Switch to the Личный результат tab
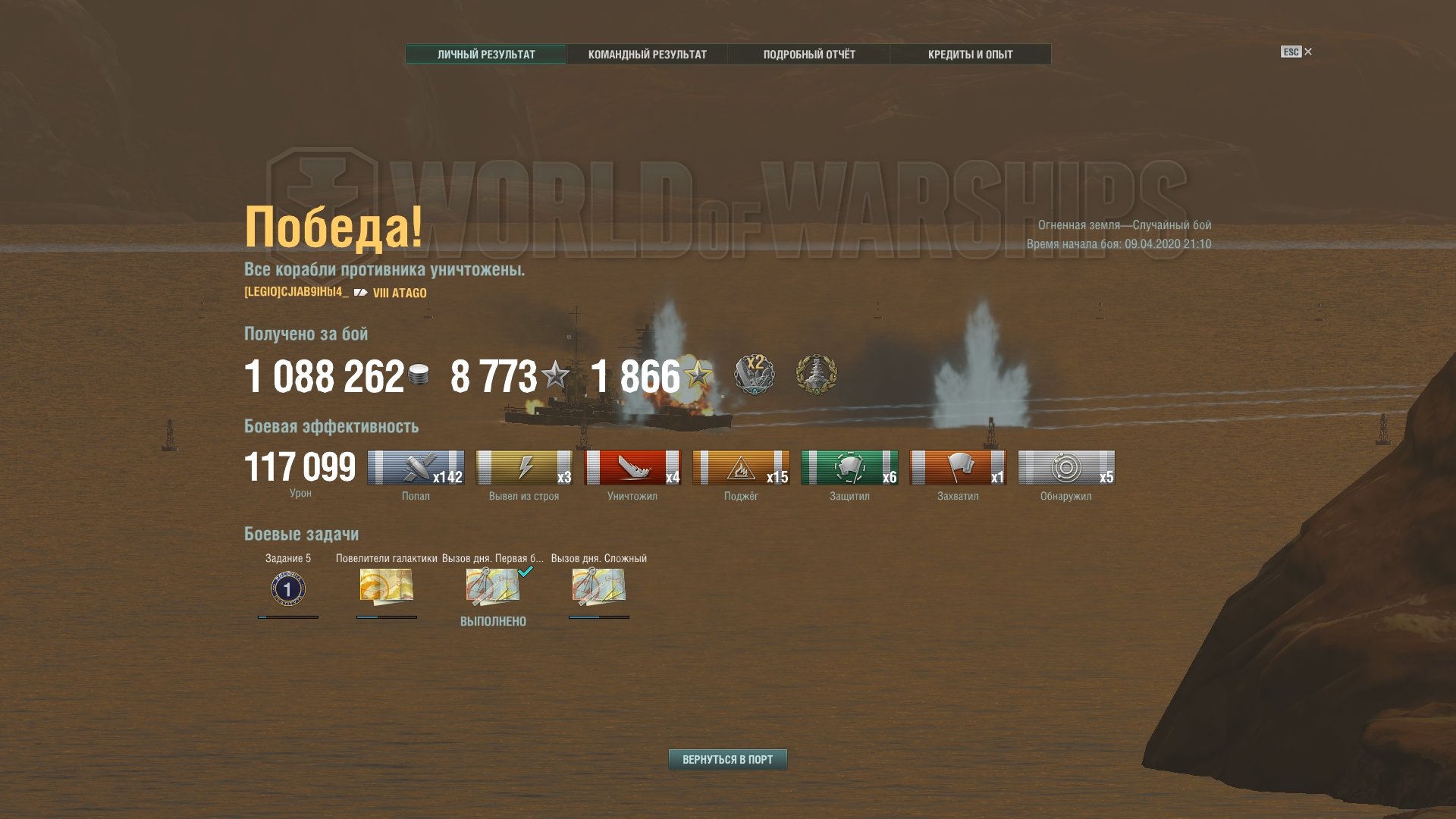Screen dimensions: 1456x819 tap(486, 55)
